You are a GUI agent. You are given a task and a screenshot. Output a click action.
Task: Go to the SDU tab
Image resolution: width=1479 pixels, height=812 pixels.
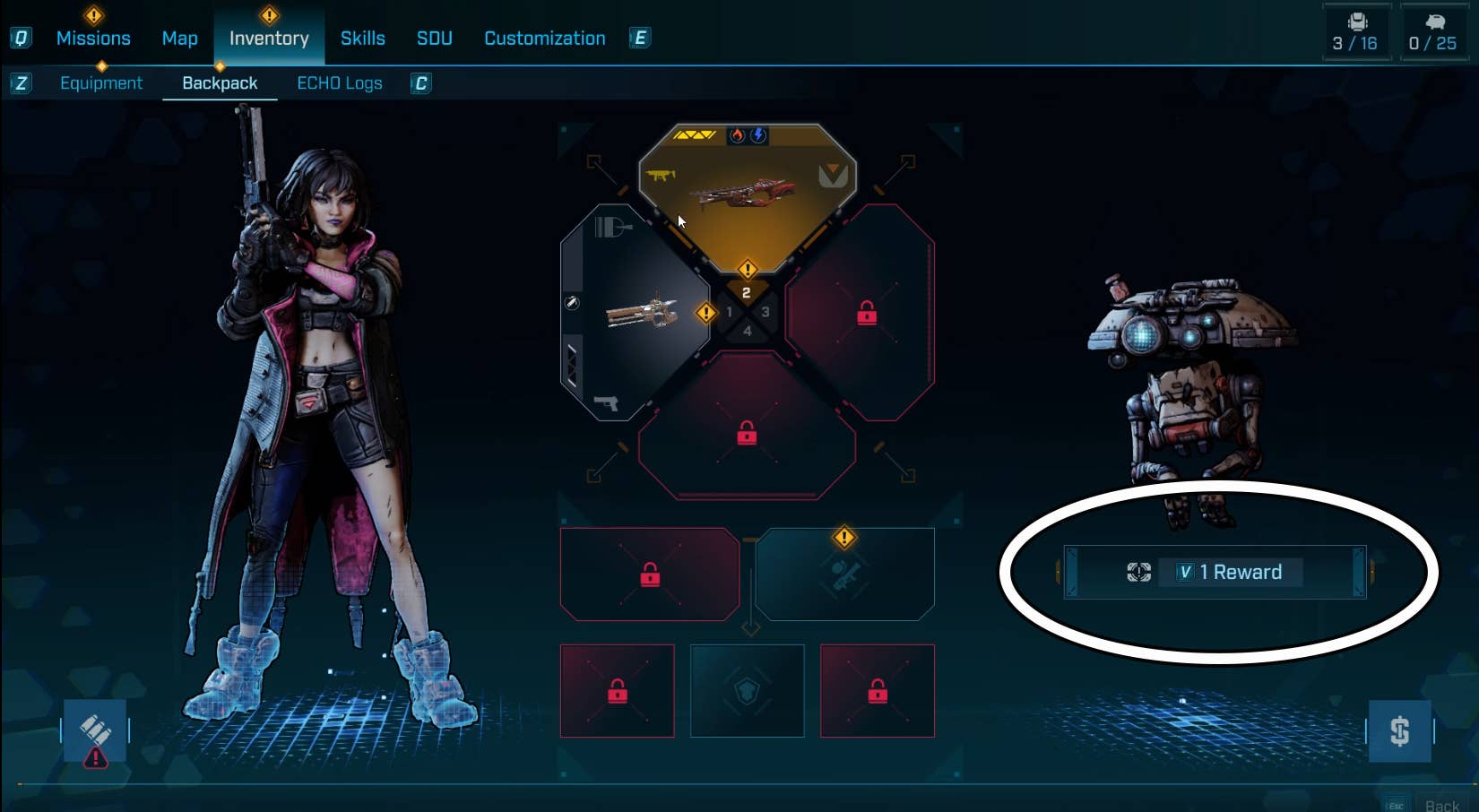[434, 38]
